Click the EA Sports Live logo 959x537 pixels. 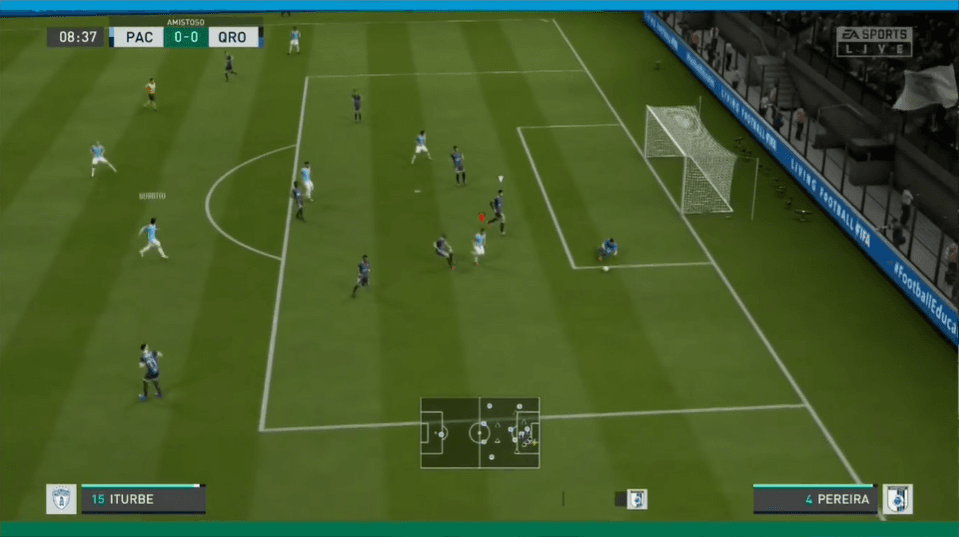[x=874, y=41]
